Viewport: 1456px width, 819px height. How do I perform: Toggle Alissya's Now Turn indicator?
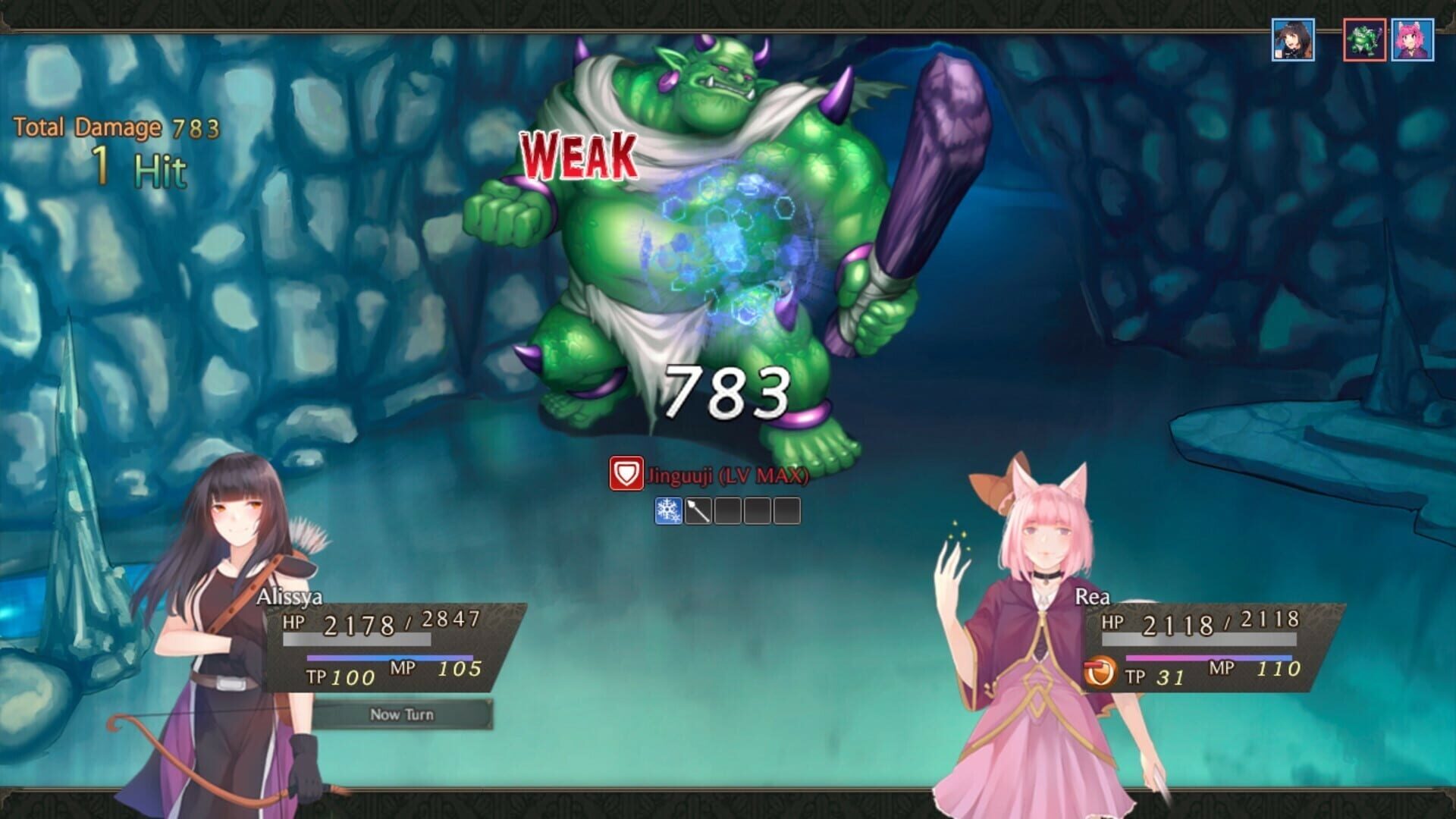point(403,714)
